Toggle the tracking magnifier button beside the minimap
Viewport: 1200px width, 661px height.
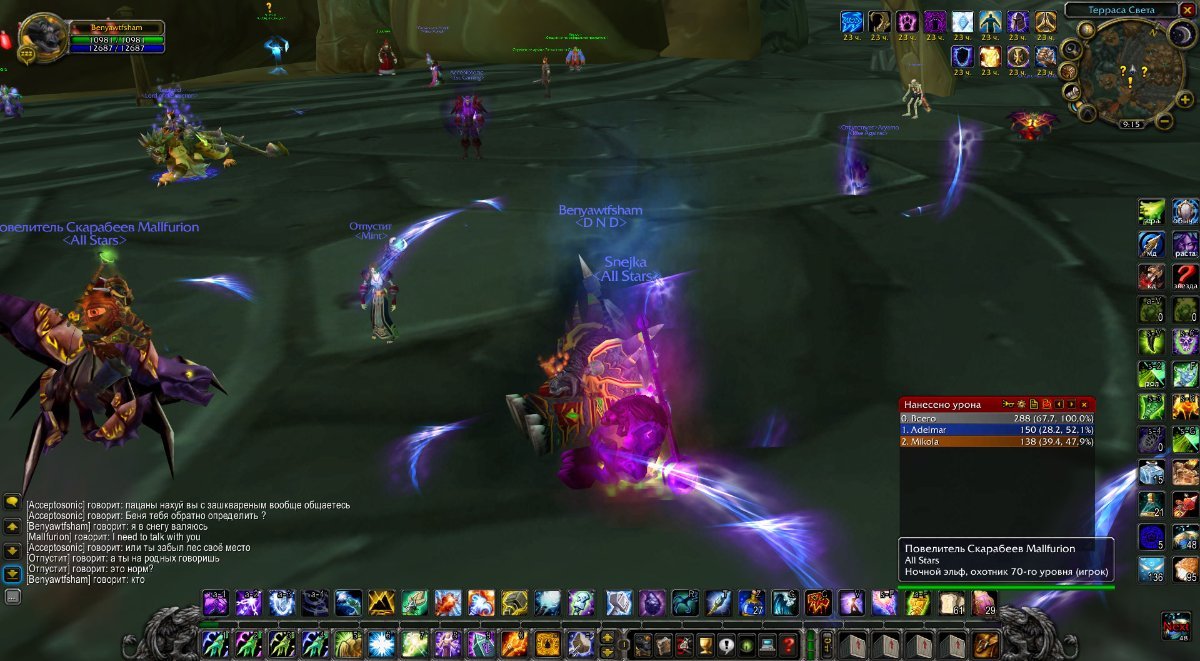point(1070,50)
